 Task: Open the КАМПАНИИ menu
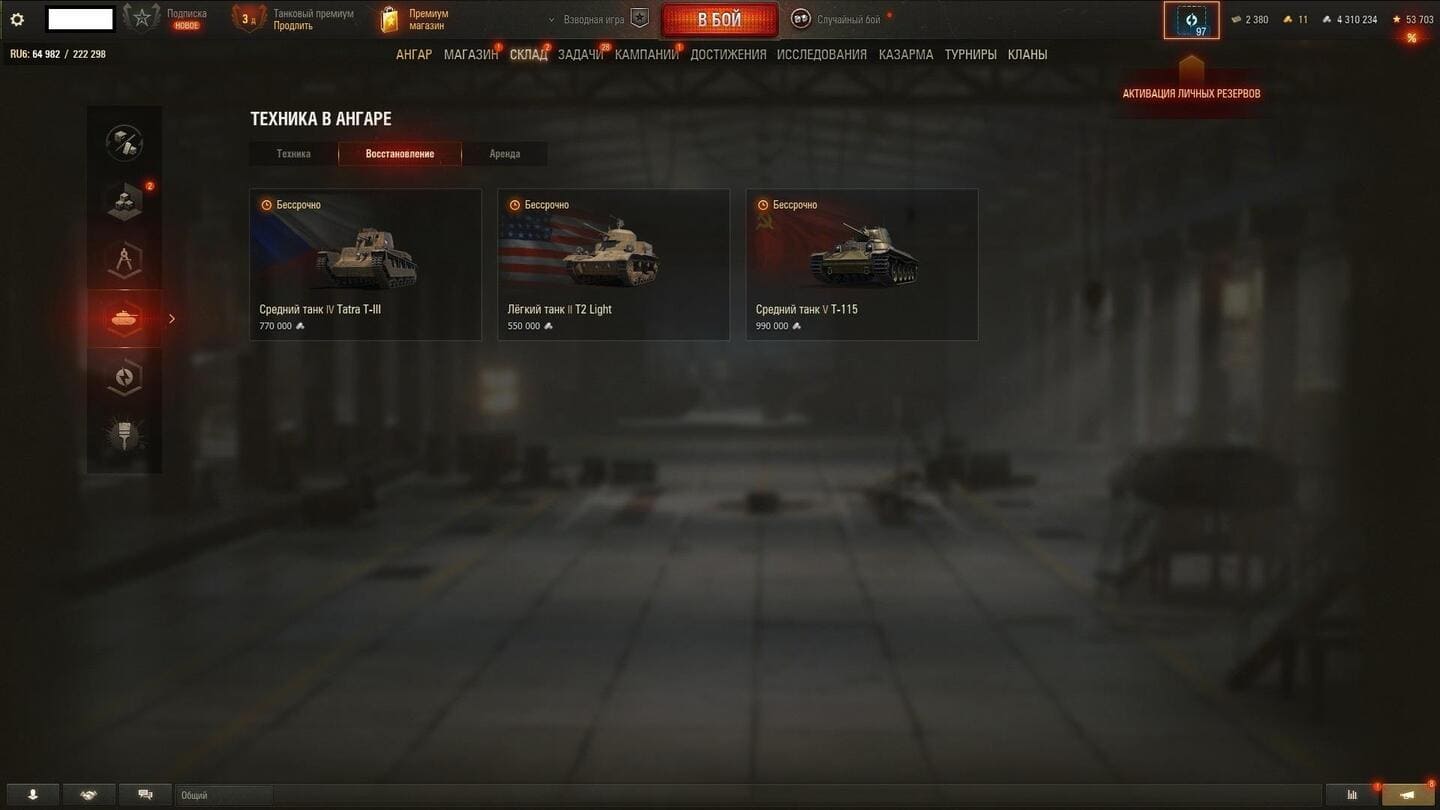click(646, 55)
